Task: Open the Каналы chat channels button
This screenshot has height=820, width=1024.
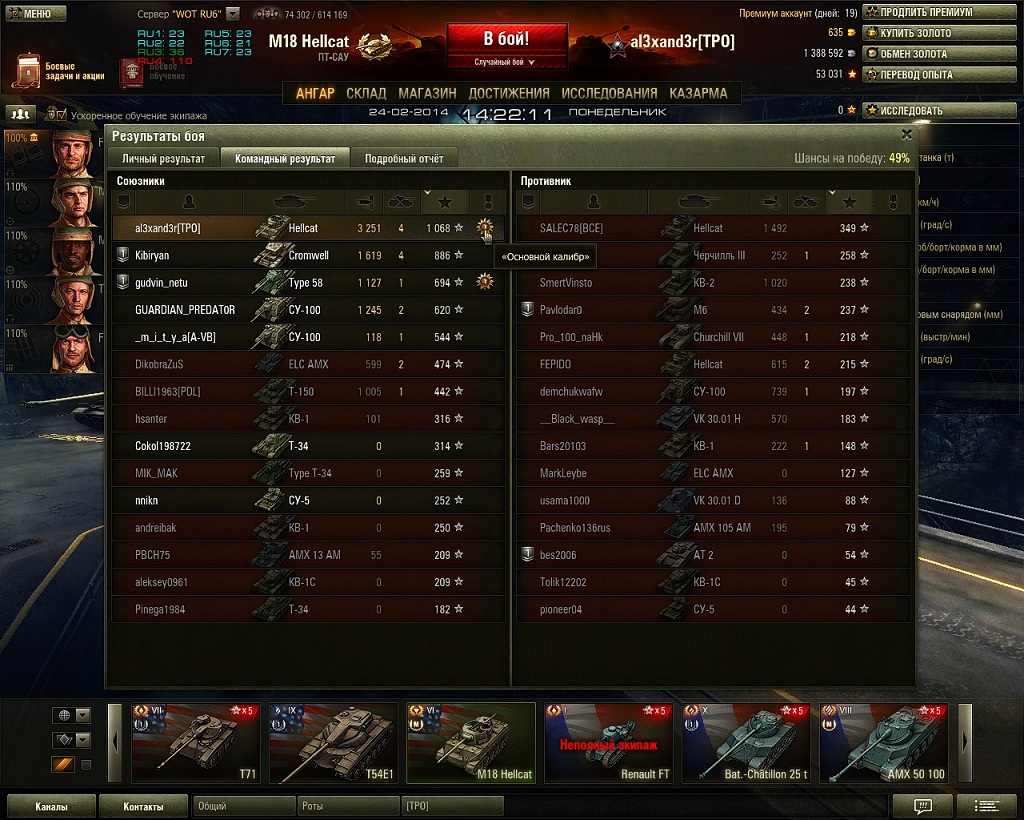Action: coord(51,805)
